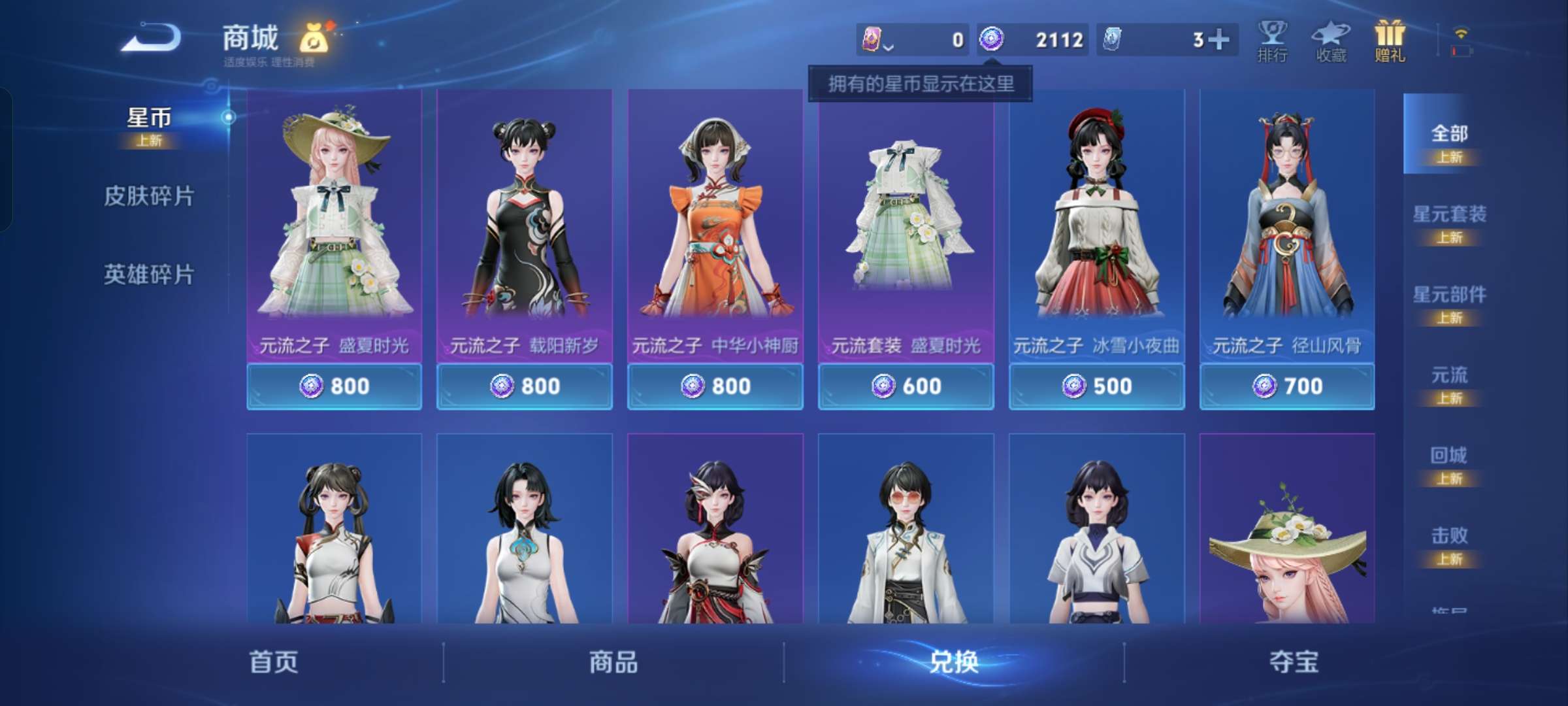Buy 元流之子 冰雪小夜曲 for 500 coins

click(x=1096, y=386)
